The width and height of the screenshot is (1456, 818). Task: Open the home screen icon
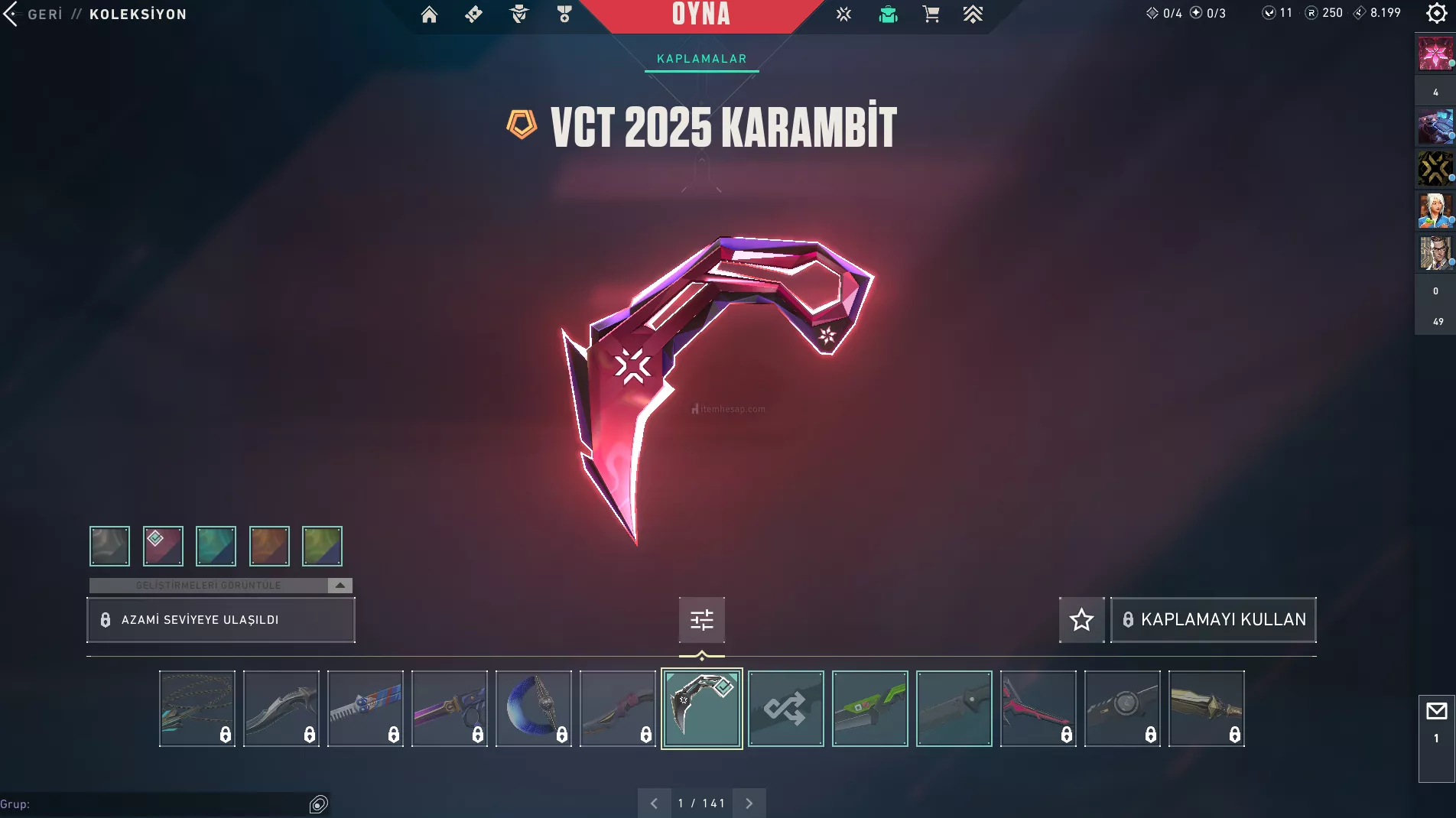coord(429,15)
